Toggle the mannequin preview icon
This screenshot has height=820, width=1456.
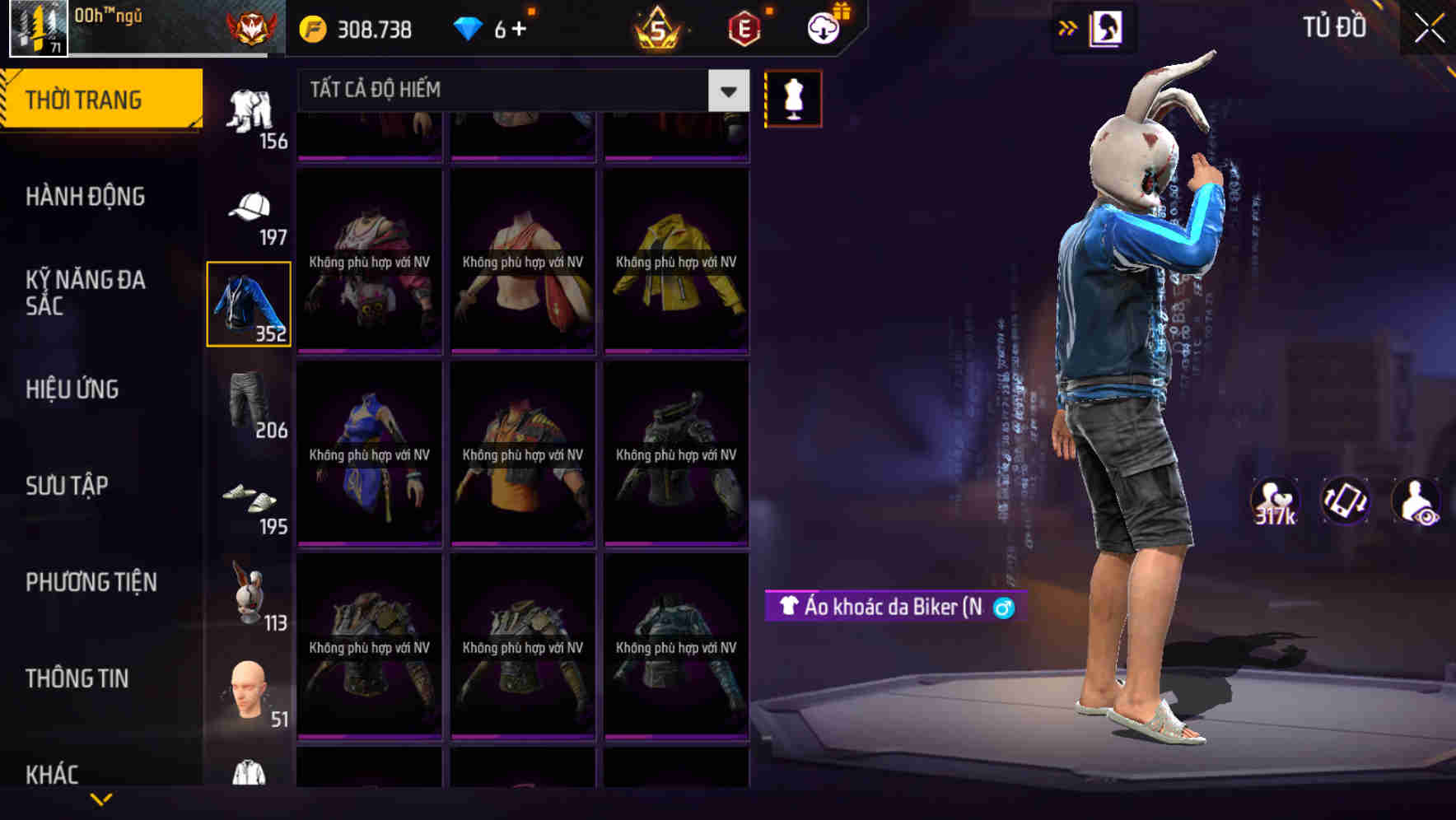(x=793, y=96)
